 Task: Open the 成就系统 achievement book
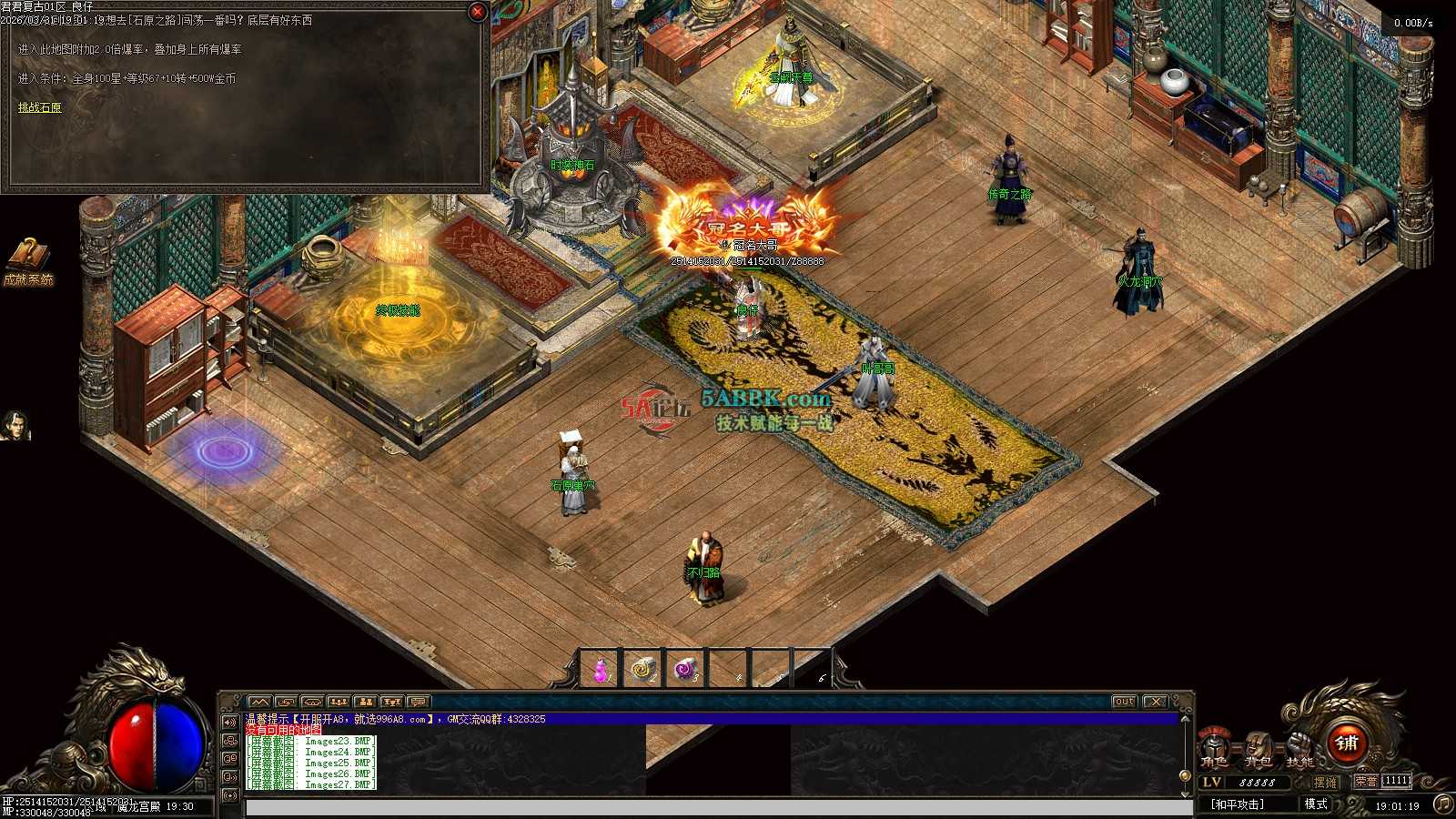(x=28, y=259)
